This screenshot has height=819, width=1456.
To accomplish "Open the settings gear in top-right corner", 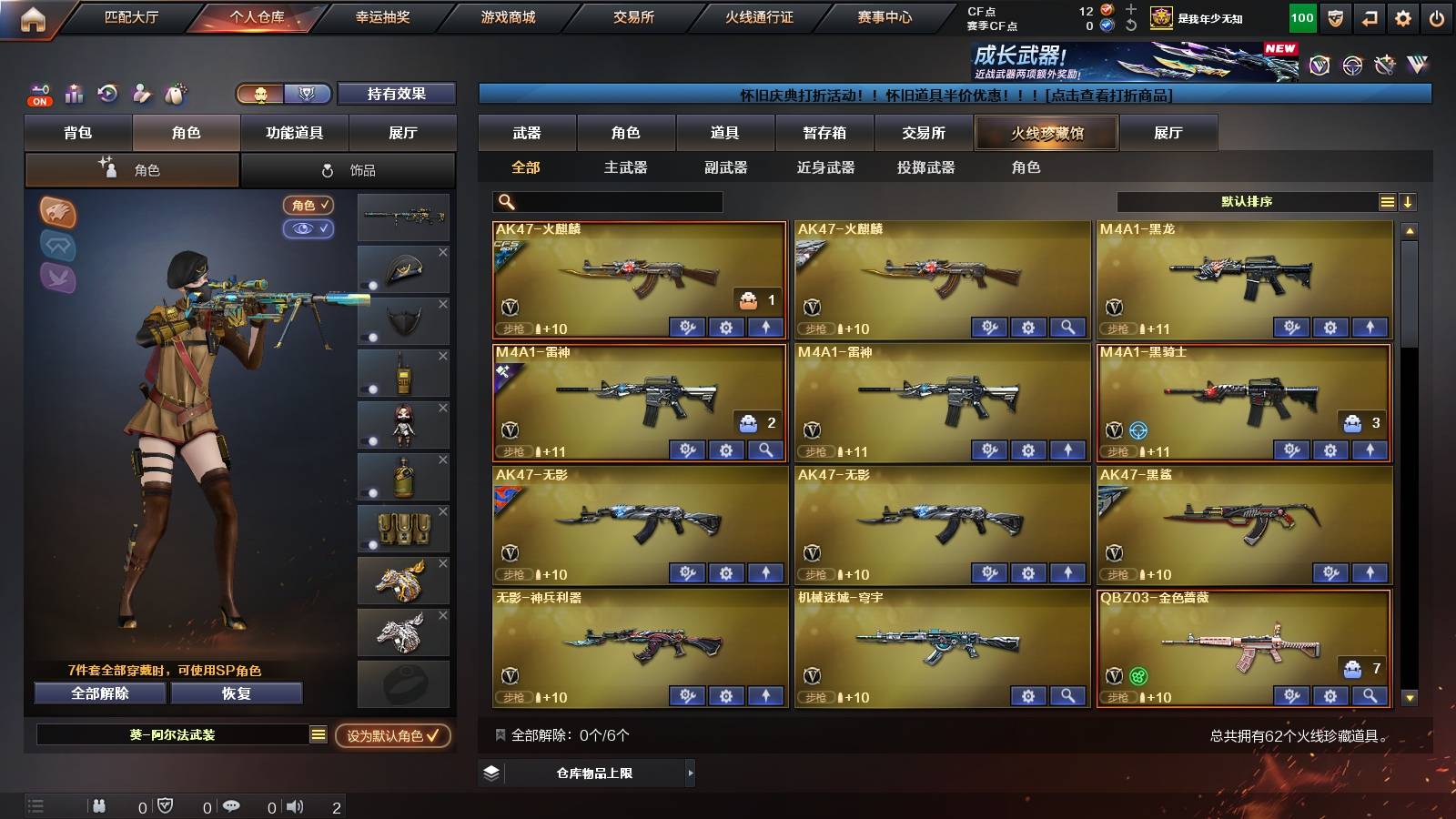I will (1404, 16).
